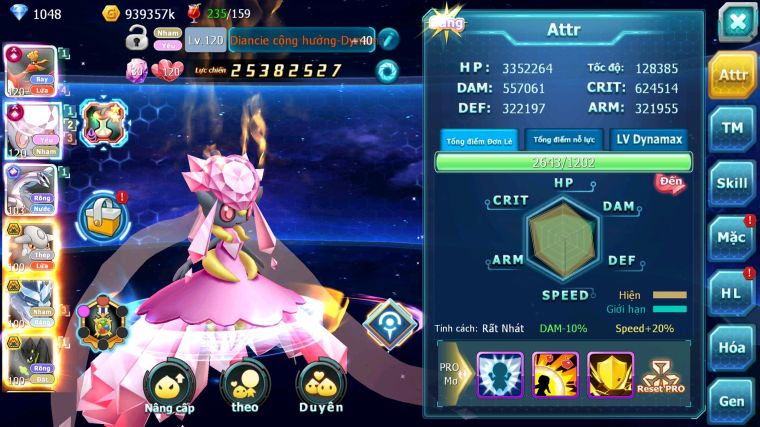
Task: Click the blue padlock icon with alert
Action: 102,214
